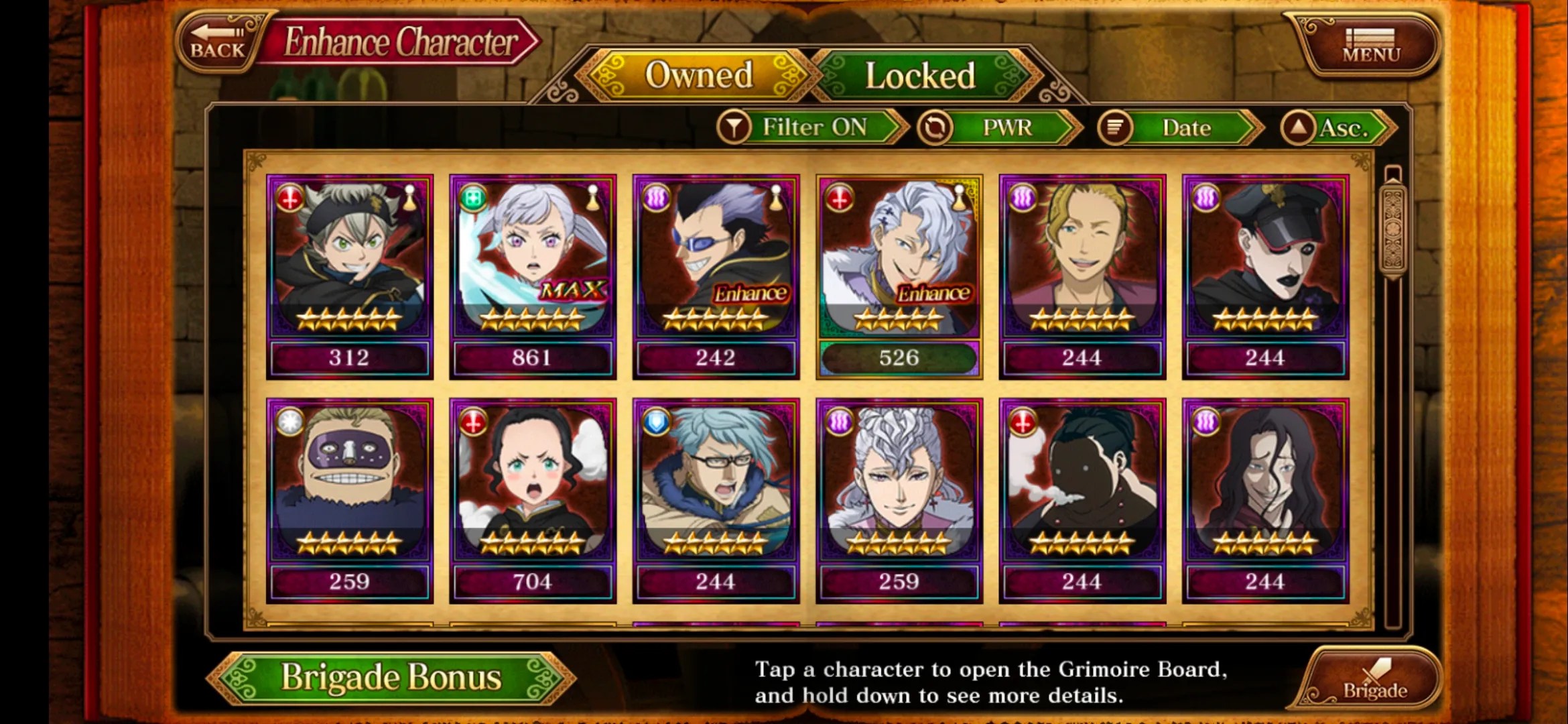Pick the green-framed character with power 526
Viewport: 1568px width, 724px height.
pos(899,276)
